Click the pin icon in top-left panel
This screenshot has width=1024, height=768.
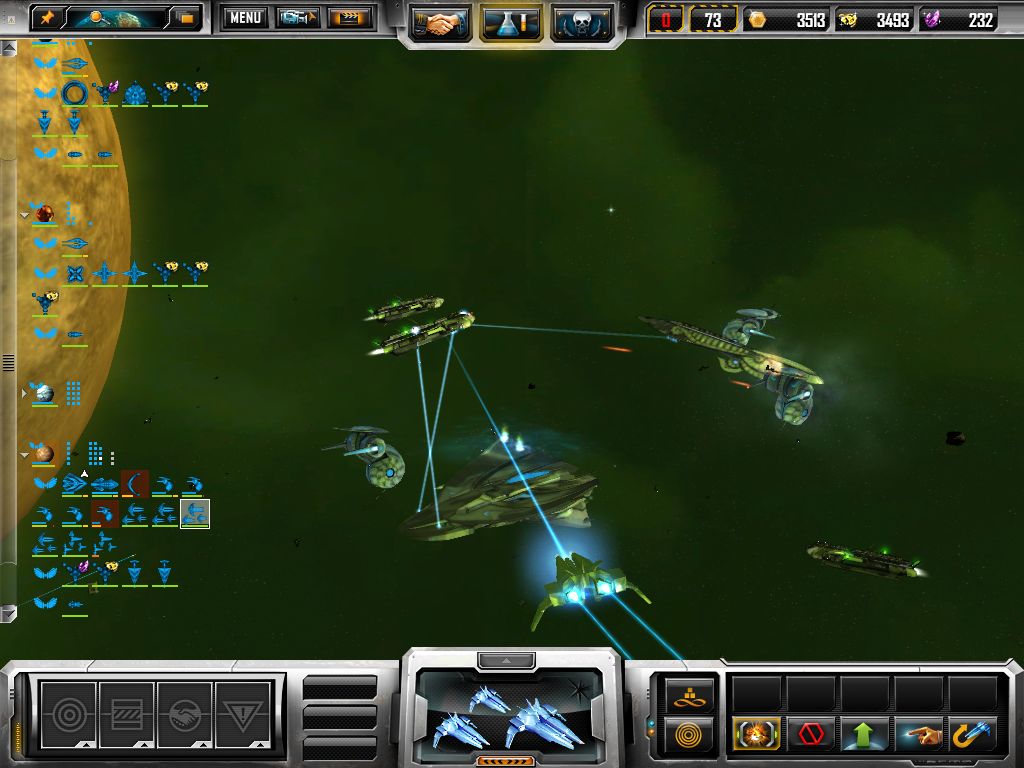pos(47,17)
